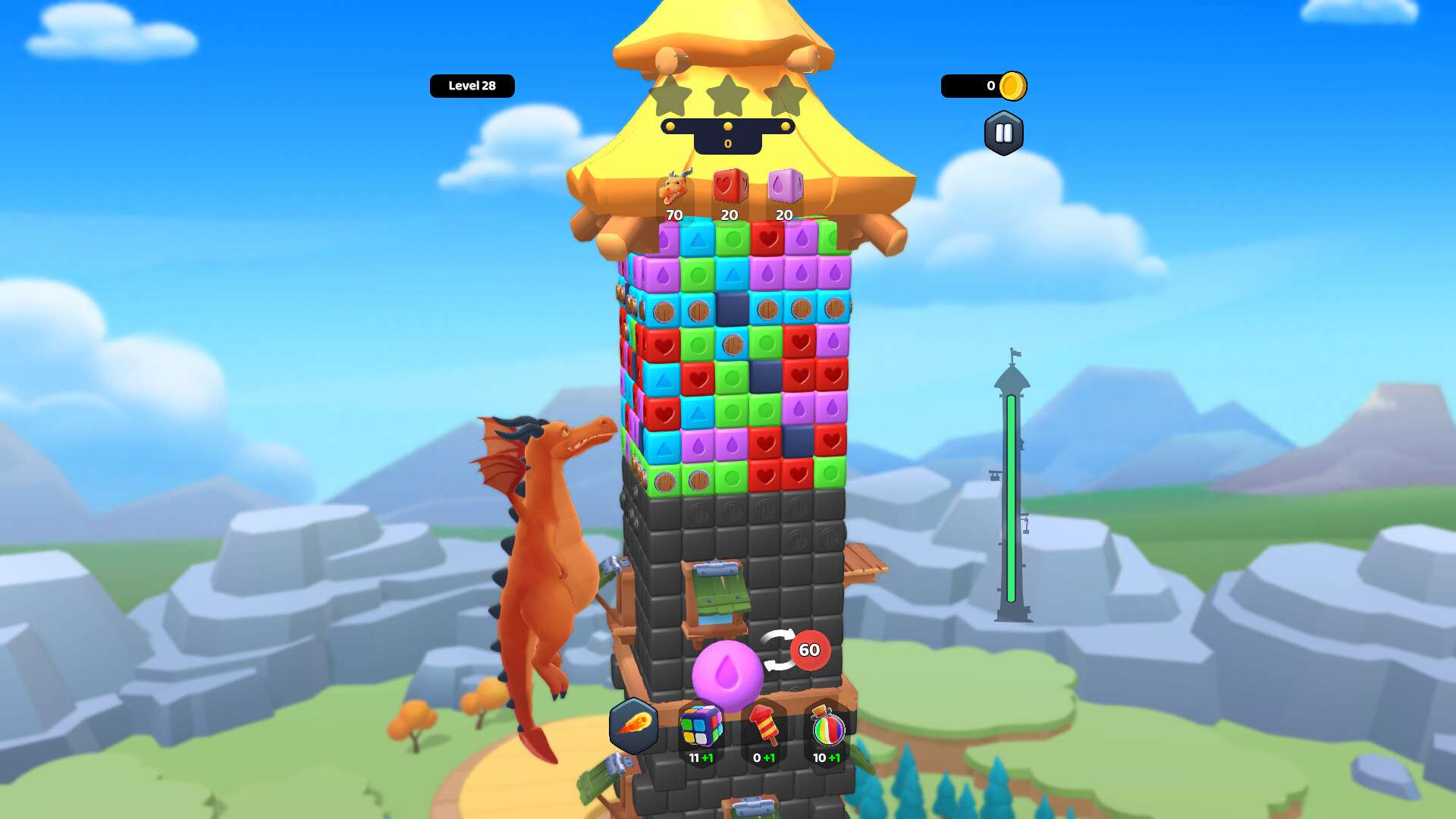Use the multicolor cube booster
The image size is (1456, 819).
701,727
